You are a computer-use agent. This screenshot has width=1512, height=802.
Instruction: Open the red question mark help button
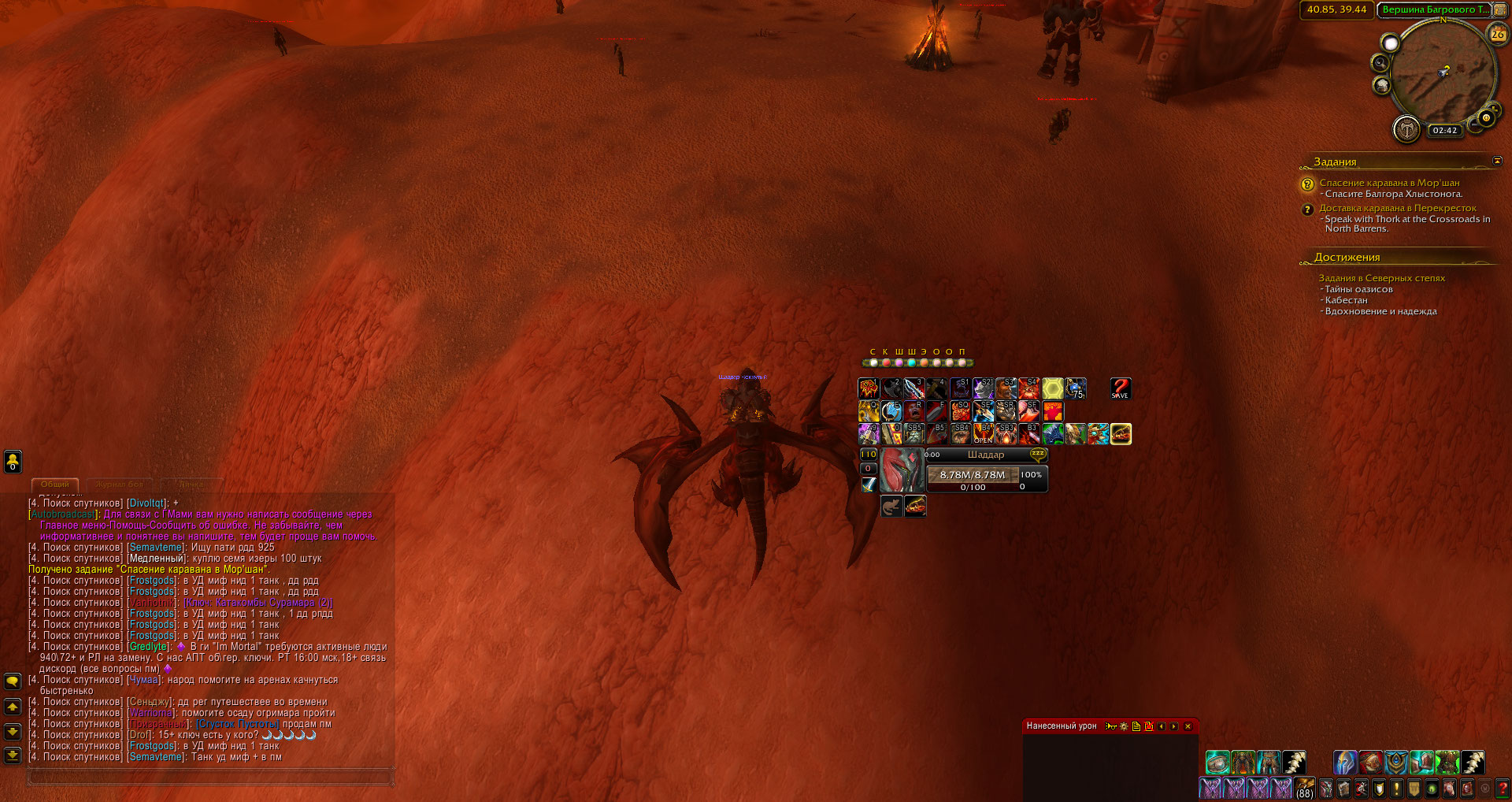pos(1502,788)
